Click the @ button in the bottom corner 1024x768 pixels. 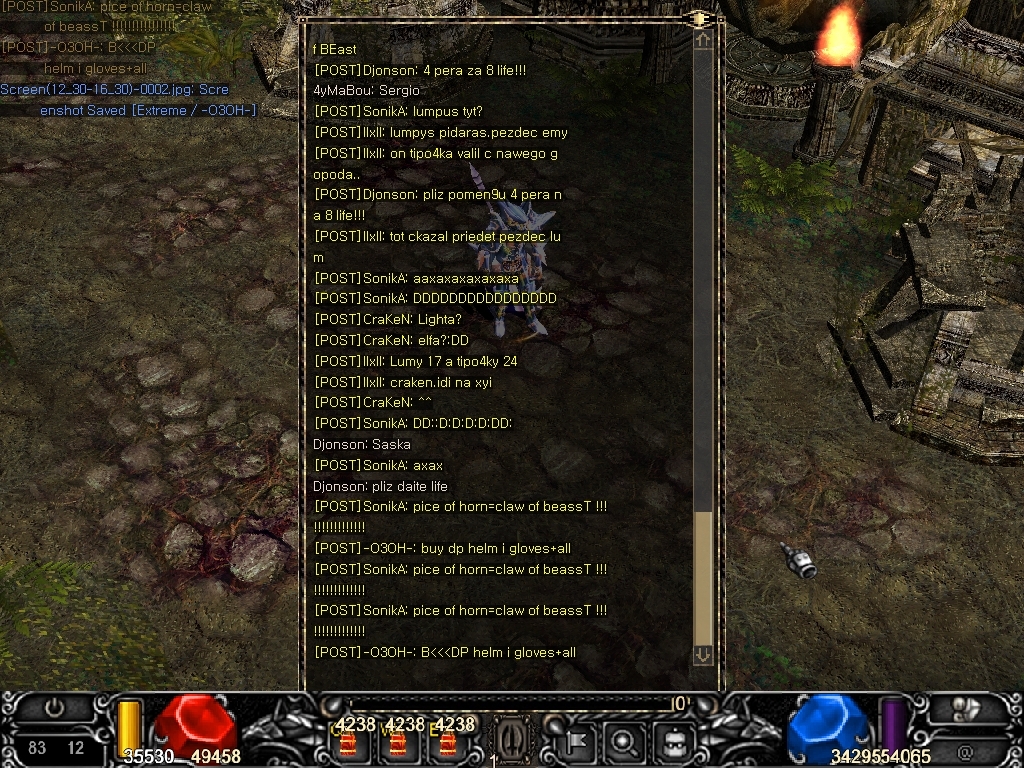(x=965, y=750)
